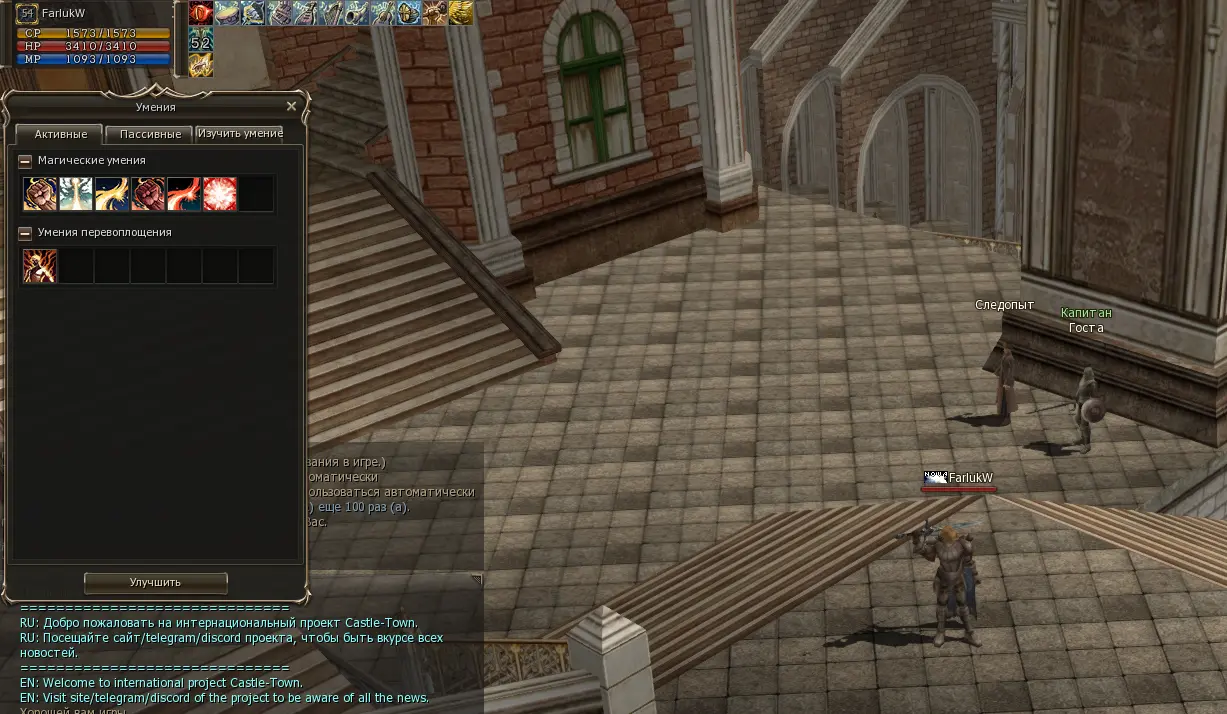Activate the red energy wave skill

(x=184, y=194)
